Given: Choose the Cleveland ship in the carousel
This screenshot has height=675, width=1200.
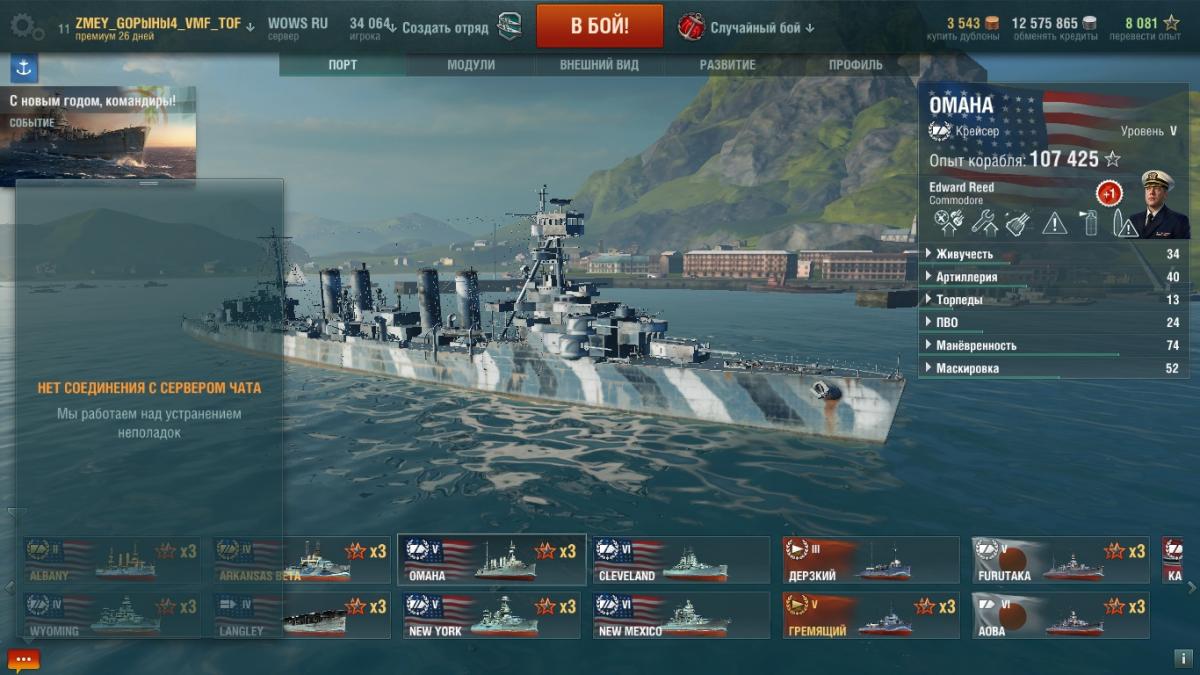Looking at the screenshot, I should pyautogui.click(x=680, y=560).
